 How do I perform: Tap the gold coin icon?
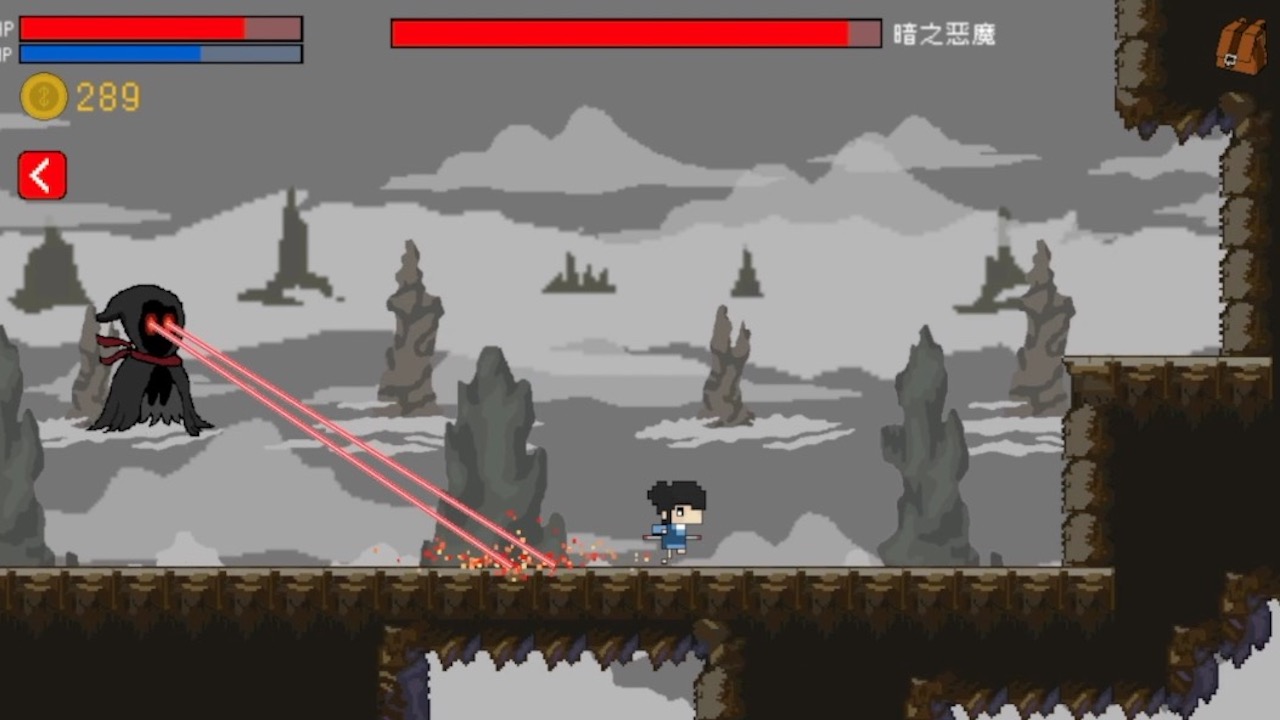(x=44, y=98)
